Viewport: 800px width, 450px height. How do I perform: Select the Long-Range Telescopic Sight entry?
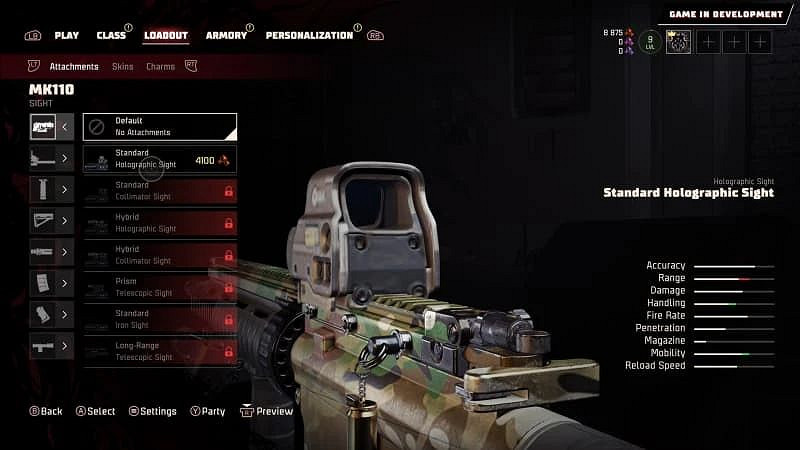coord(160,350)
